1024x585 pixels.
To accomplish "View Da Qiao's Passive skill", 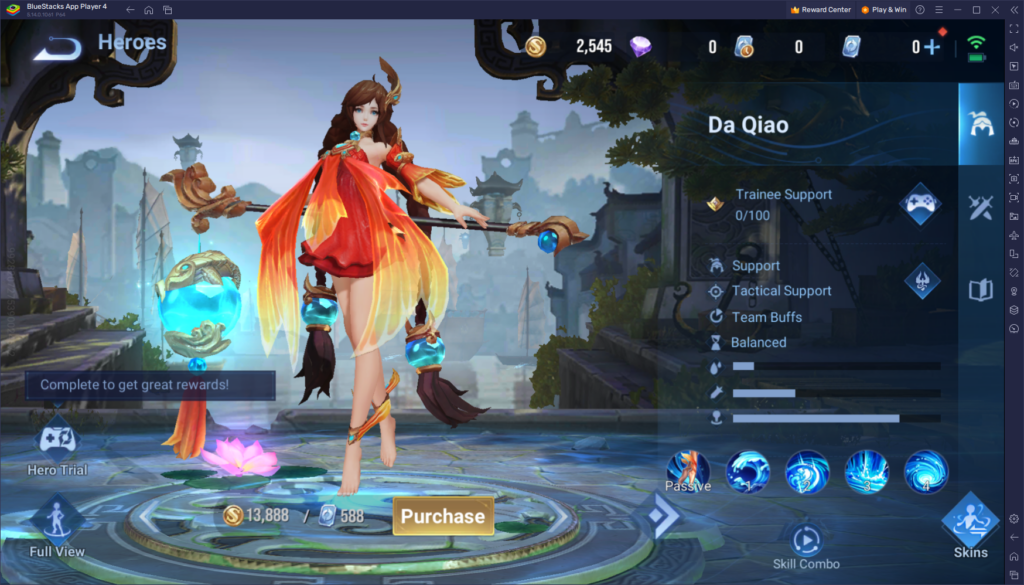I will click(688, 471).
